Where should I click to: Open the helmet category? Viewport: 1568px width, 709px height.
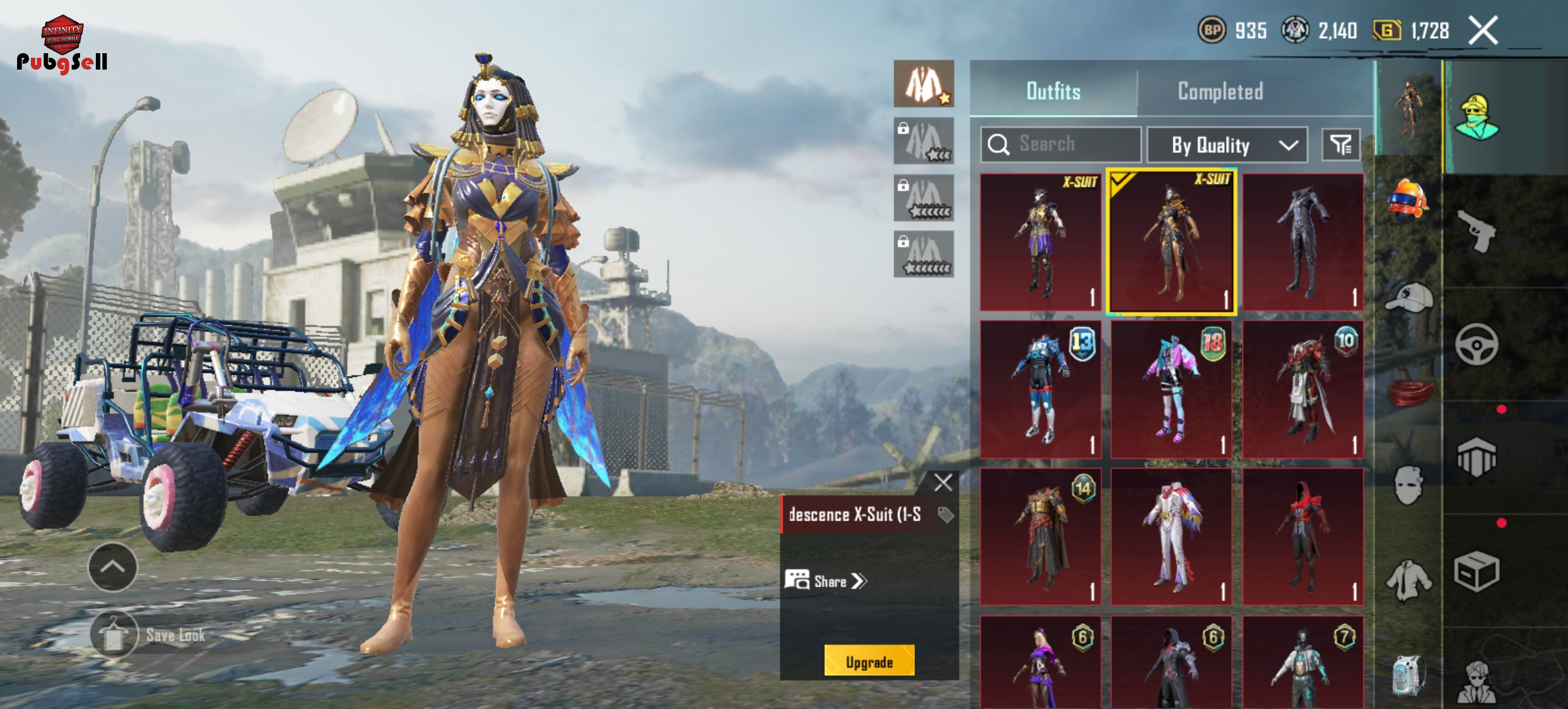[x=1408, y=198]
